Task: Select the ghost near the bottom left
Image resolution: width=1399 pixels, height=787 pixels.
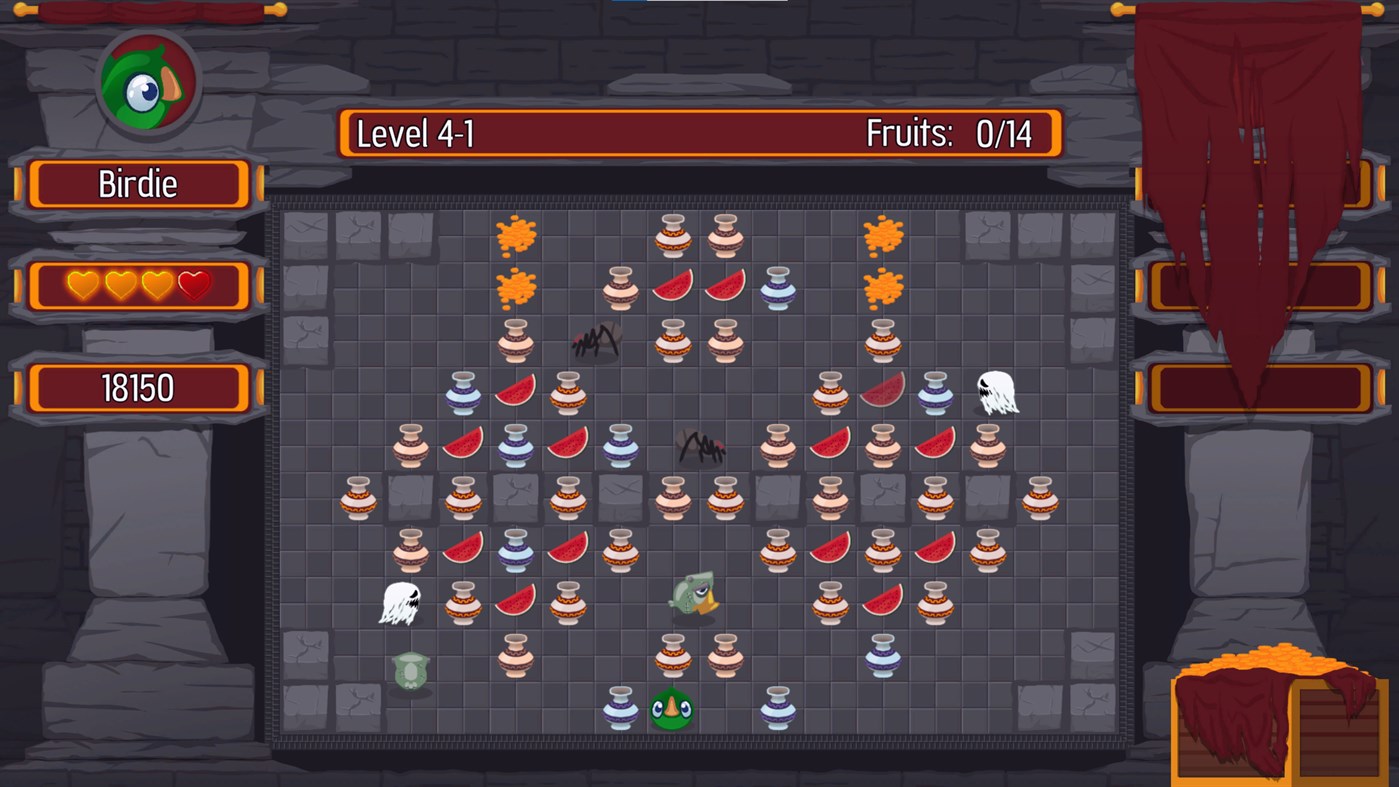Action: click(399, 600)
